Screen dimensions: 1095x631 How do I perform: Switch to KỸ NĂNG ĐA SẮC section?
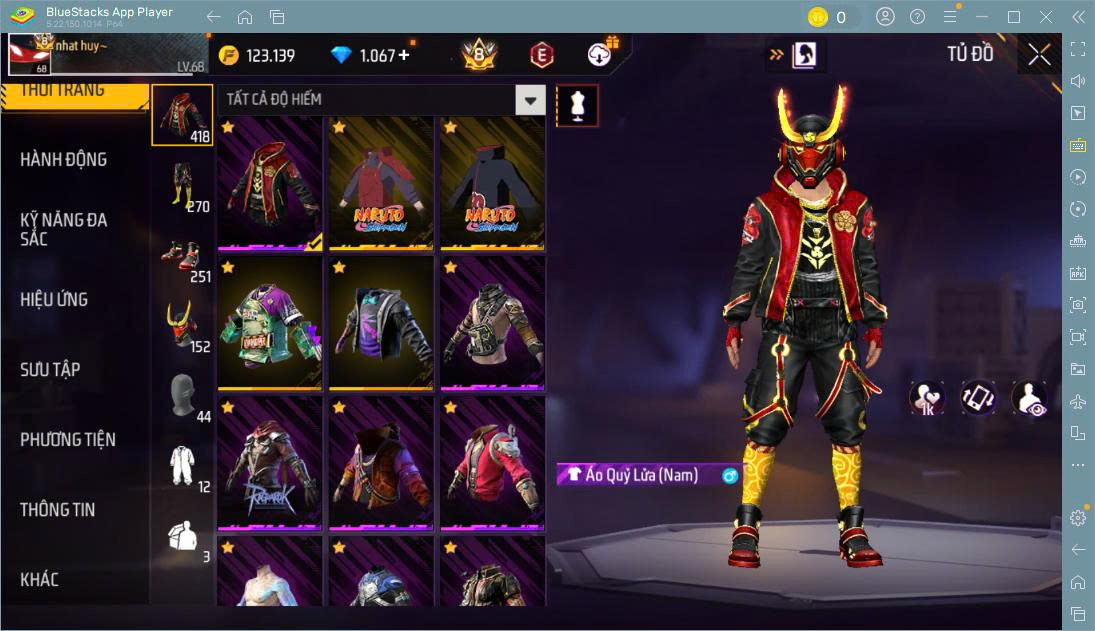pyautogui.click(x=64, y=229)
